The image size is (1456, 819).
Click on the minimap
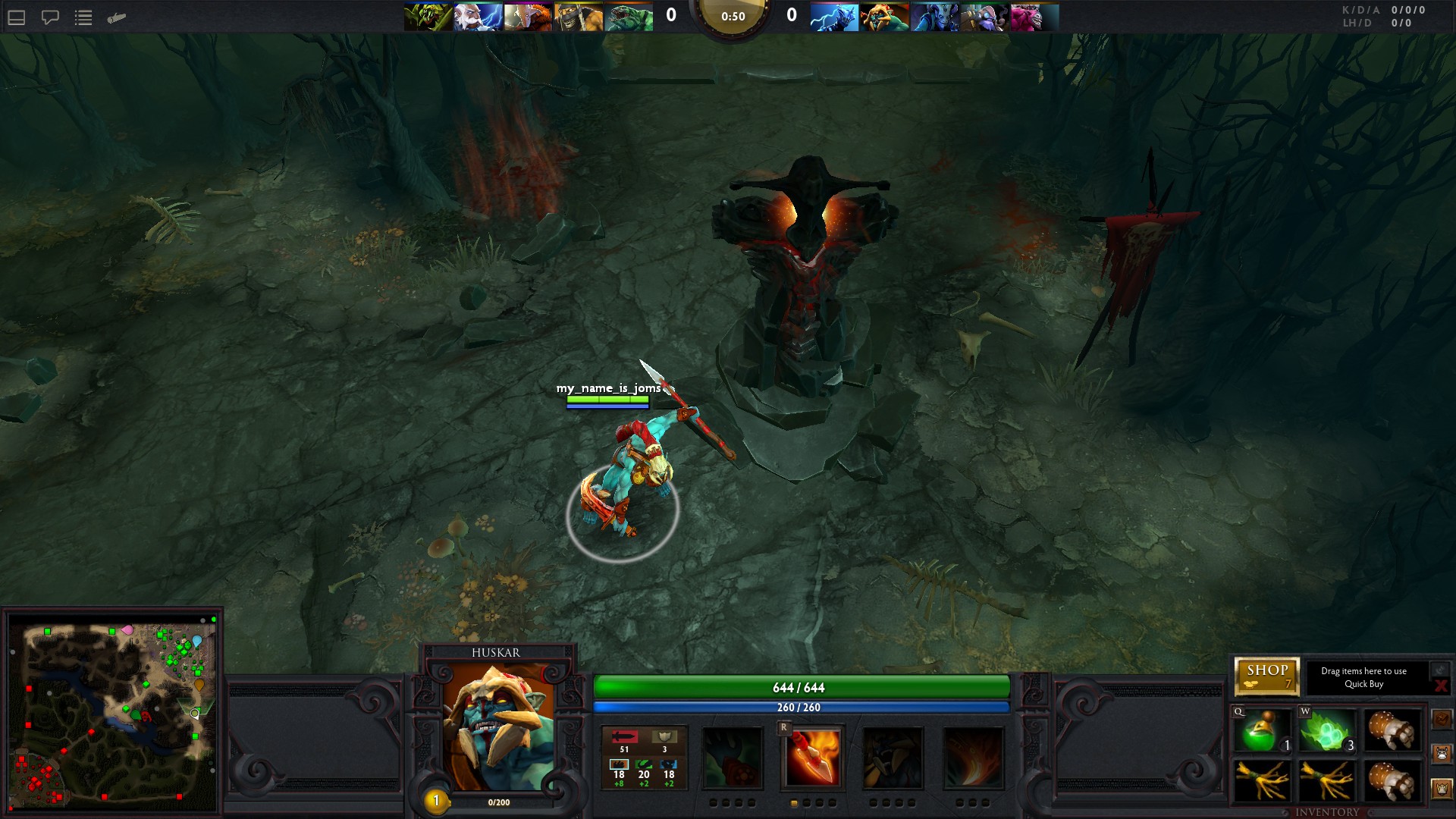(x=112, y=711)
